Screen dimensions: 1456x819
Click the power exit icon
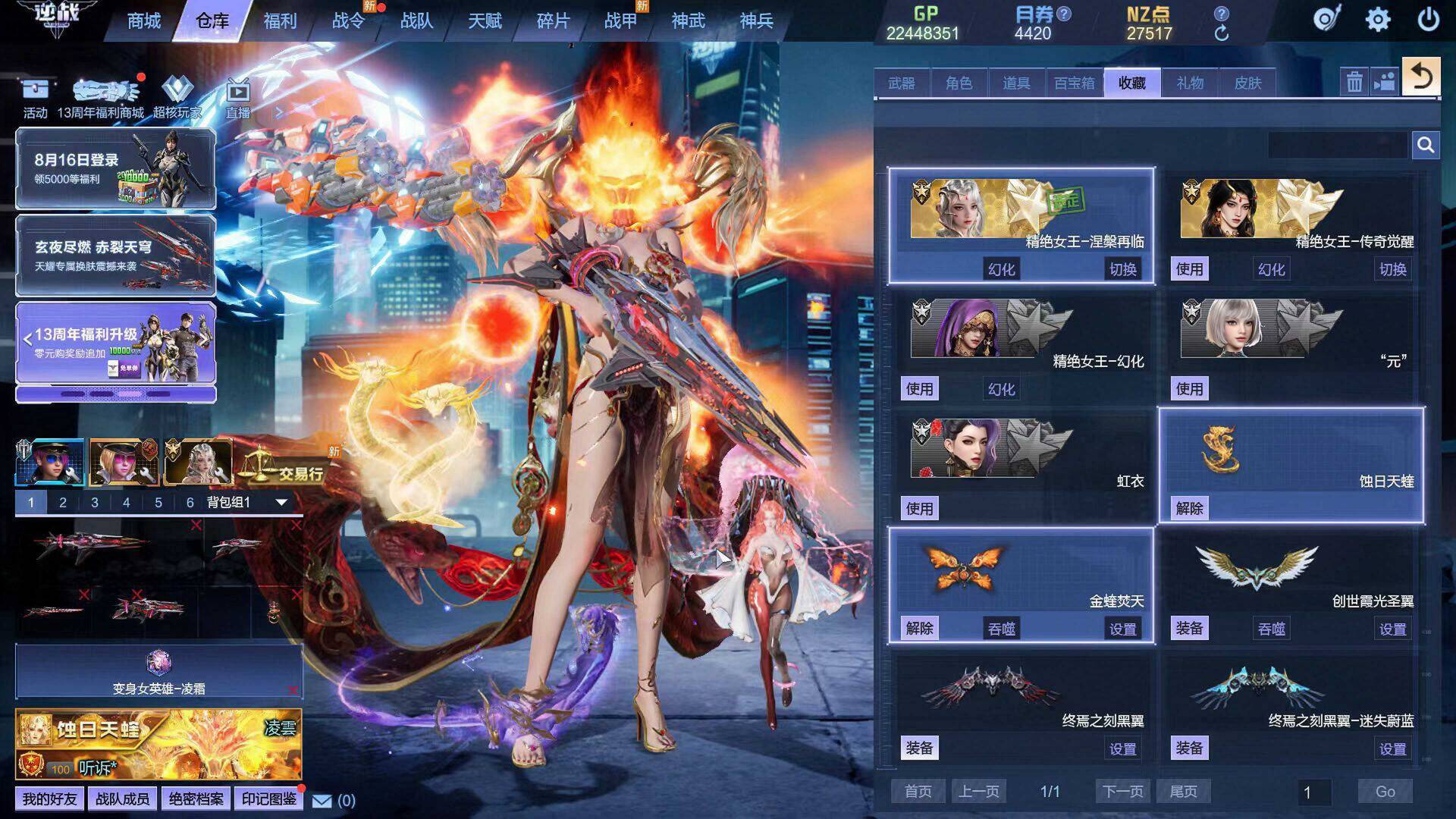click(1428, 20)
